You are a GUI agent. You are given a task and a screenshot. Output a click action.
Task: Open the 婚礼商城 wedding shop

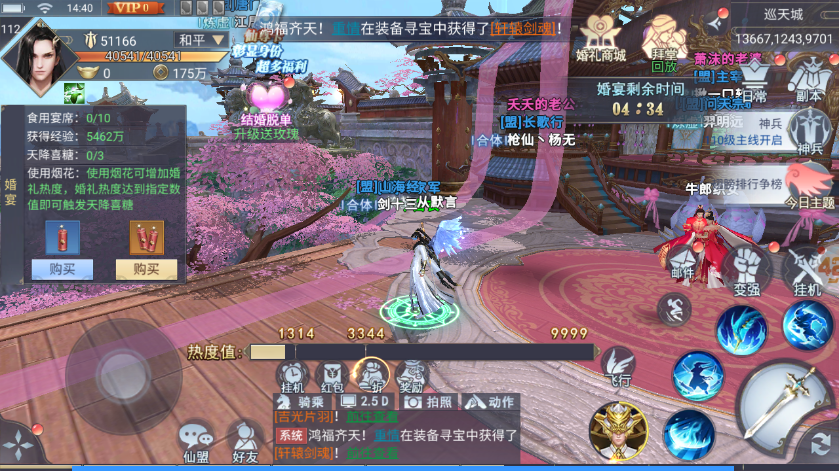601,40
